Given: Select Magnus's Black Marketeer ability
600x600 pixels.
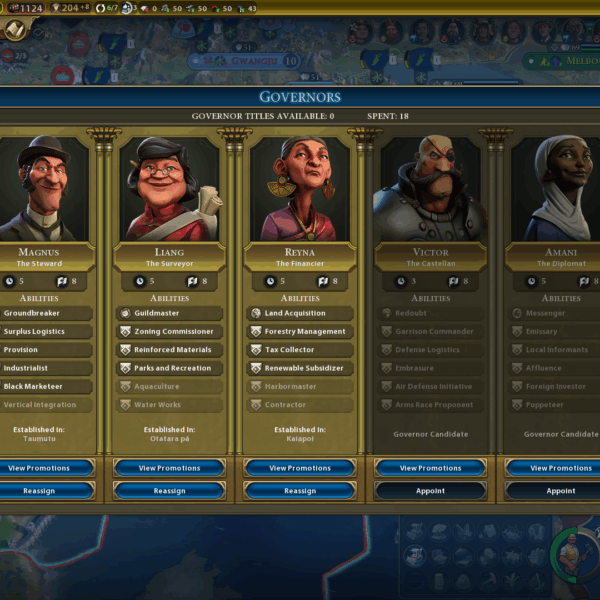Looking at the screenshot, I should (46, 387).
